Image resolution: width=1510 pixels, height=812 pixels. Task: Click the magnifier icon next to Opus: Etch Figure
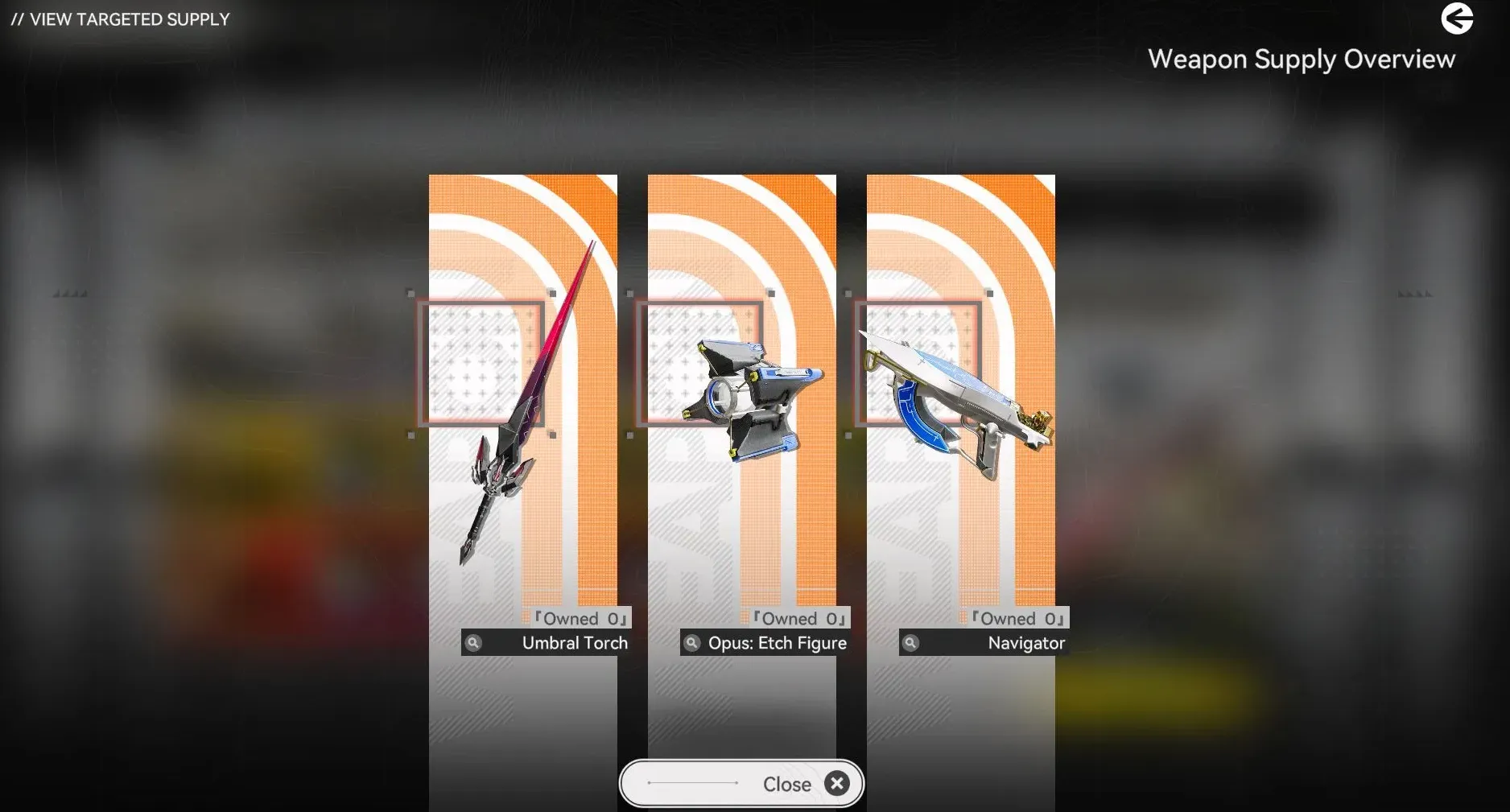point(691,643)
